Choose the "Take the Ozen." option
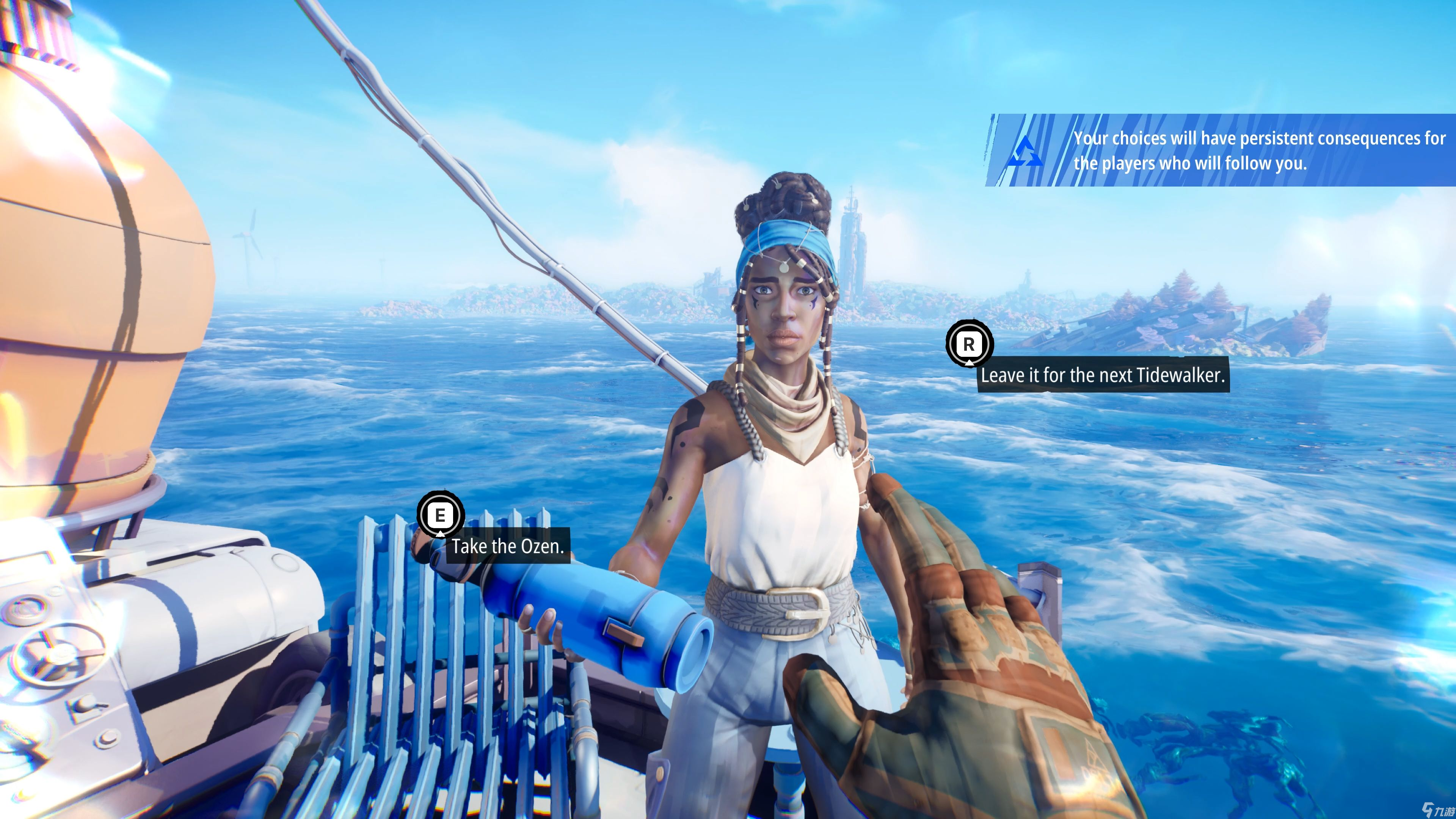 (x=507, y=546)
